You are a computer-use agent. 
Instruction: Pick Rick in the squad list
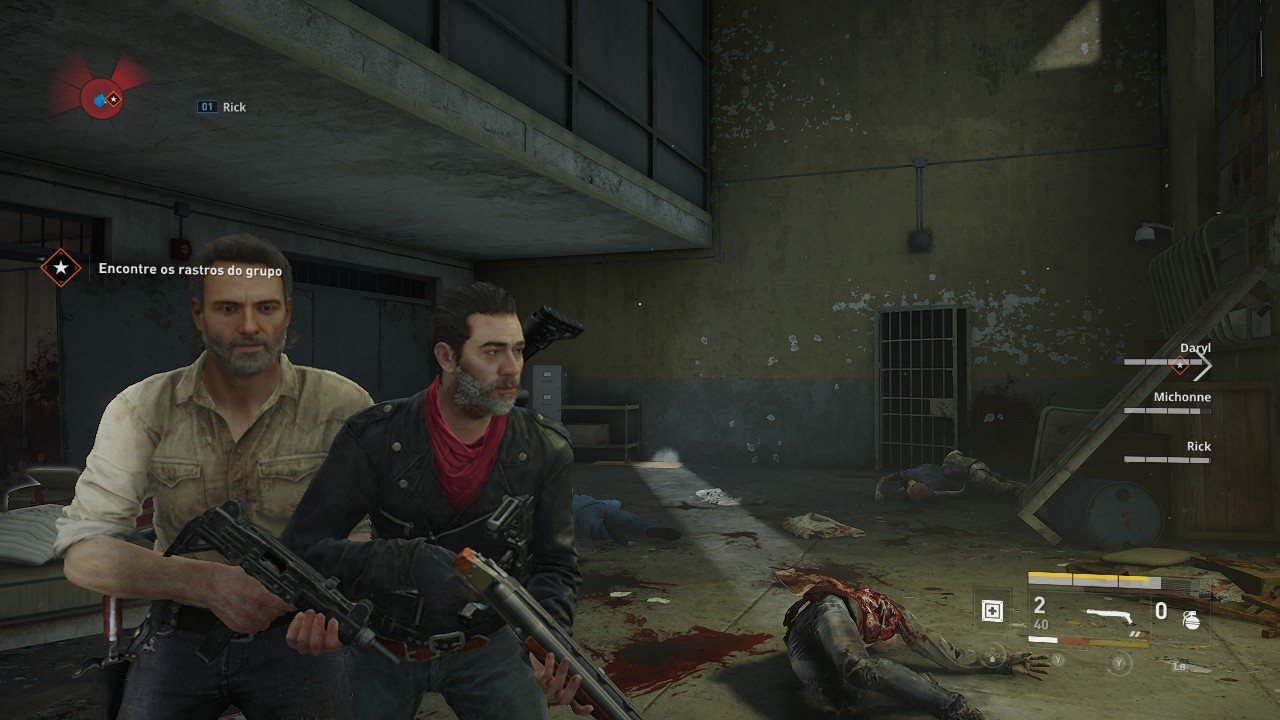pos(1198,446)
